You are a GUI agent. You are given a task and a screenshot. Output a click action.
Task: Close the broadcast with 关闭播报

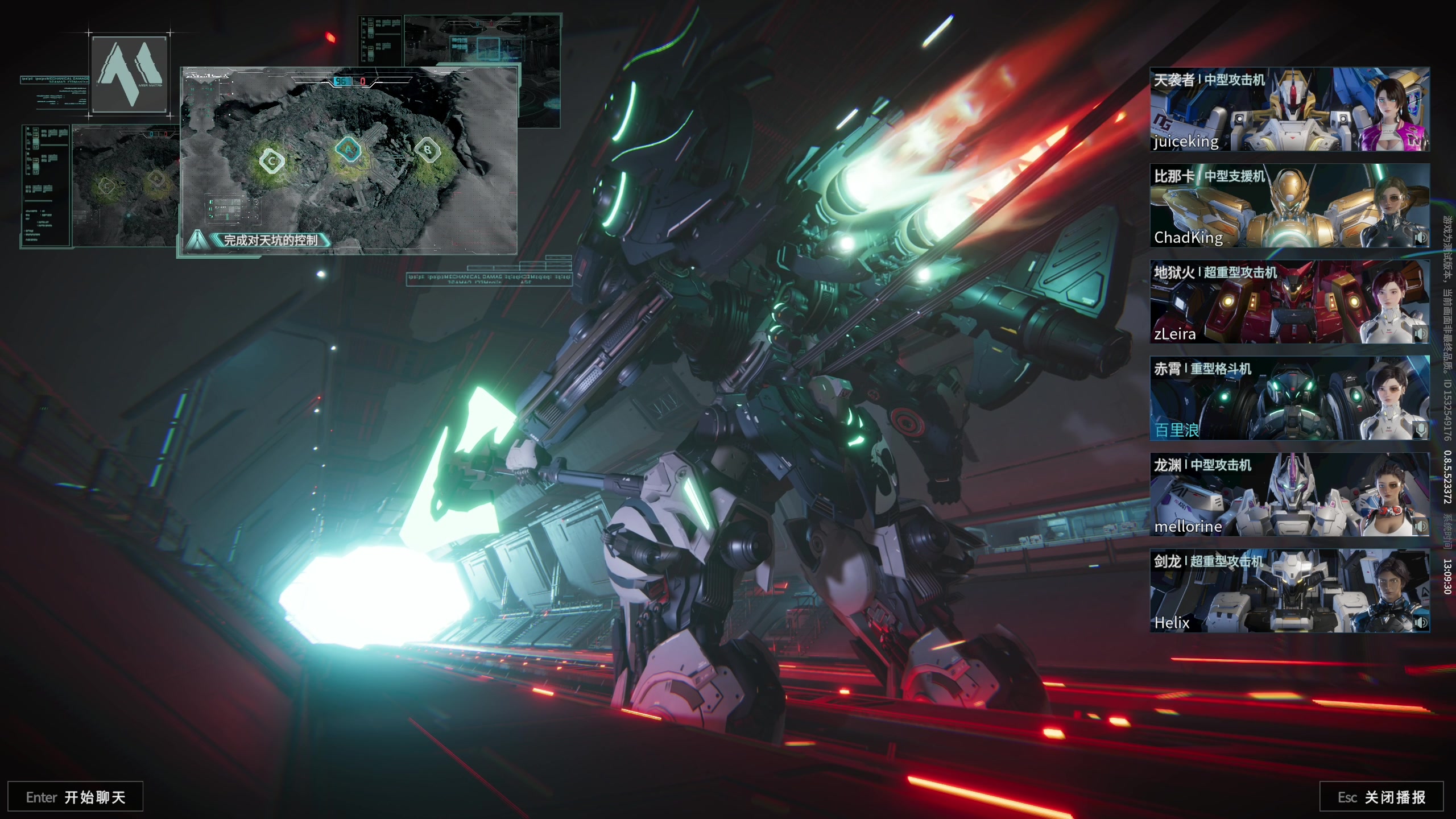point(1381,797)
